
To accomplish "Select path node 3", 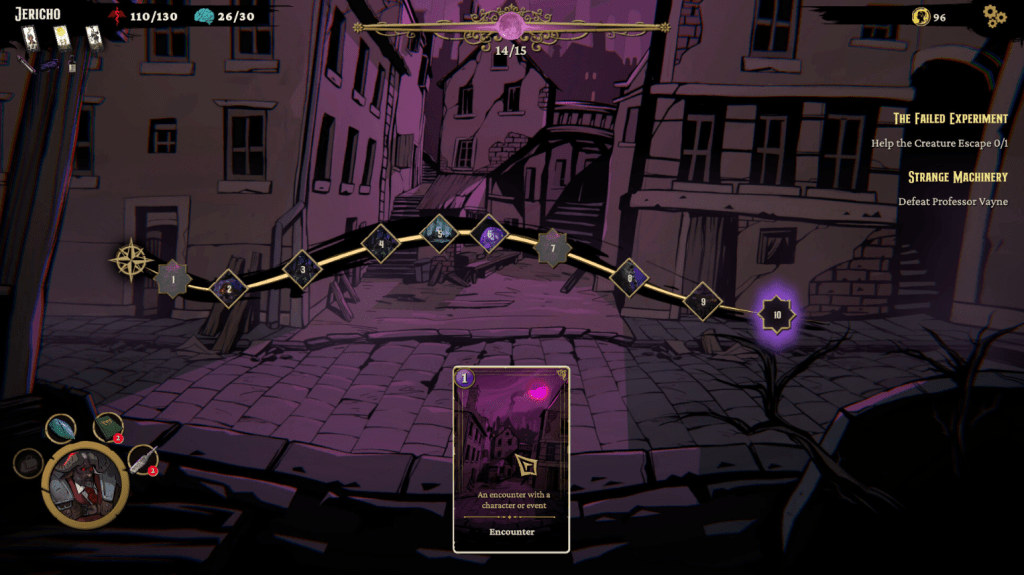I will 302,268.
